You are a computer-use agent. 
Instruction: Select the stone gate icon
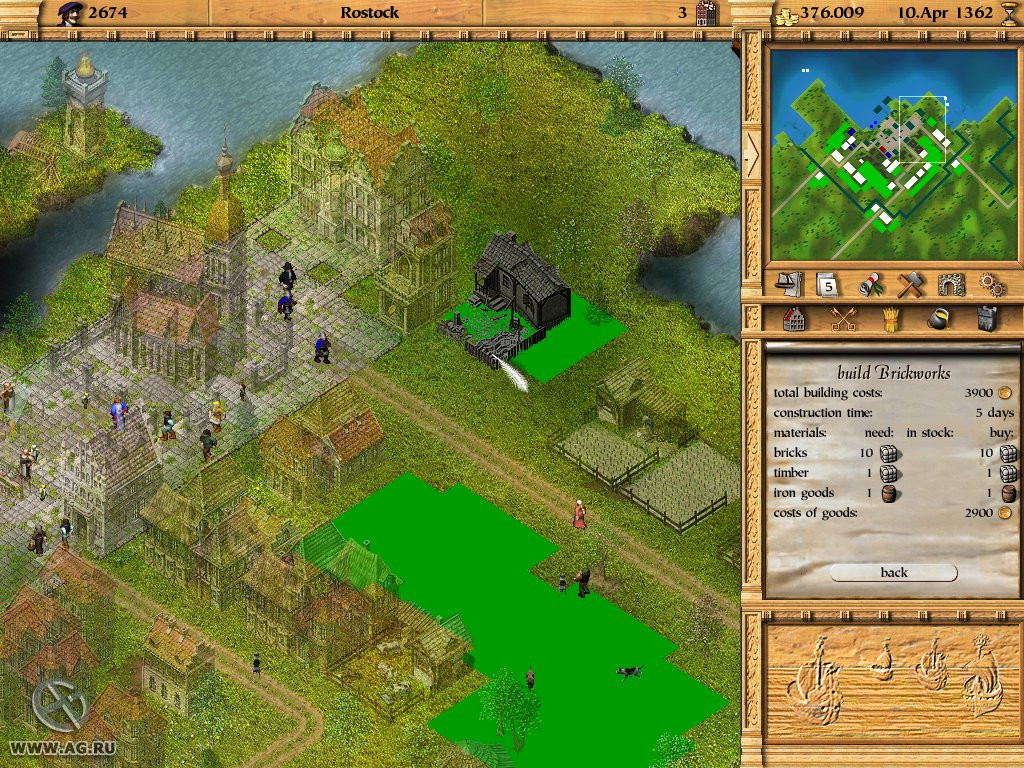pyautogui.click(x=951, y=284)
